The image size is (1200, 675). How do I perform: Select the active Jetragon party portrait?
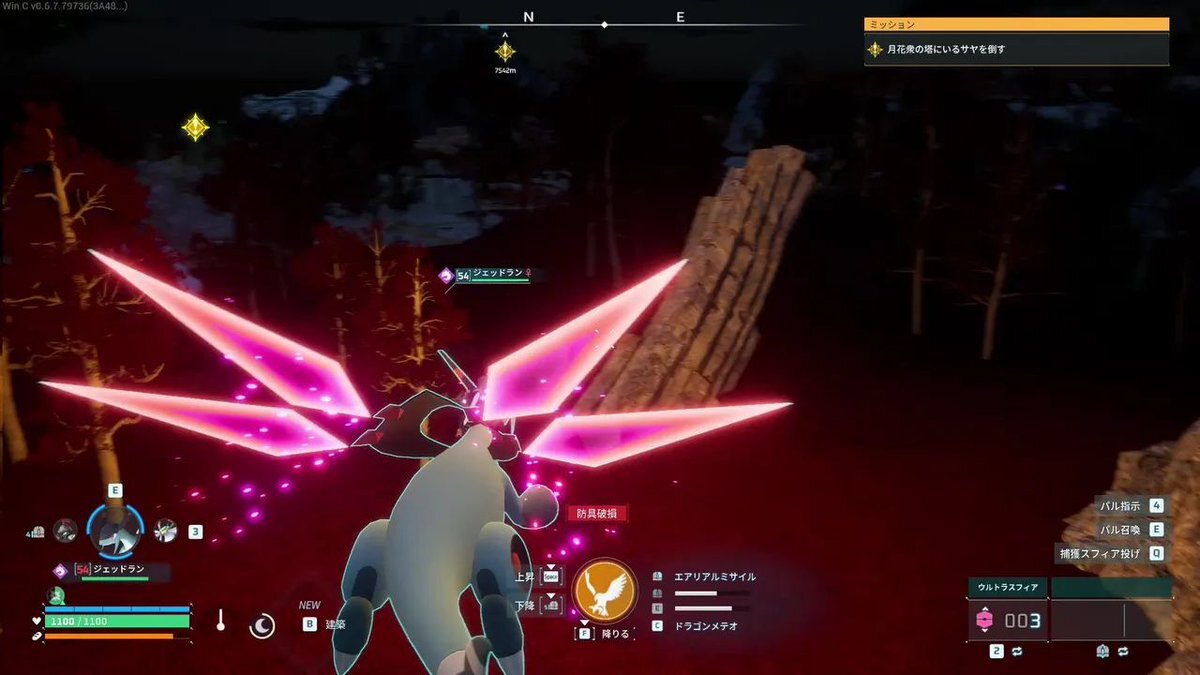[x=115, y=531]
